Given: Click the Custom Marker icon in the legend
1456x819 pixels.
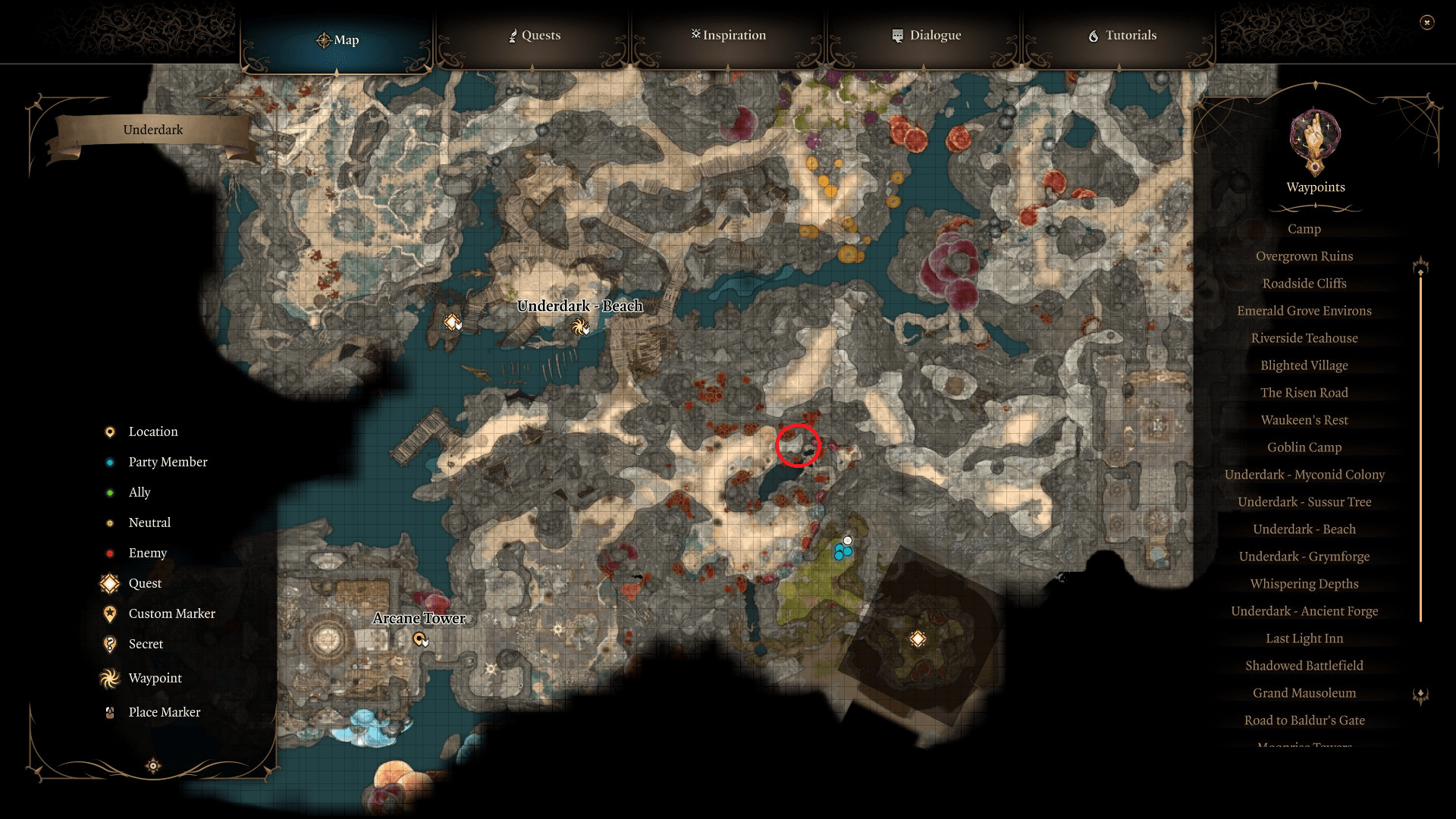Looking at the screenshot, I should (110, 613).
